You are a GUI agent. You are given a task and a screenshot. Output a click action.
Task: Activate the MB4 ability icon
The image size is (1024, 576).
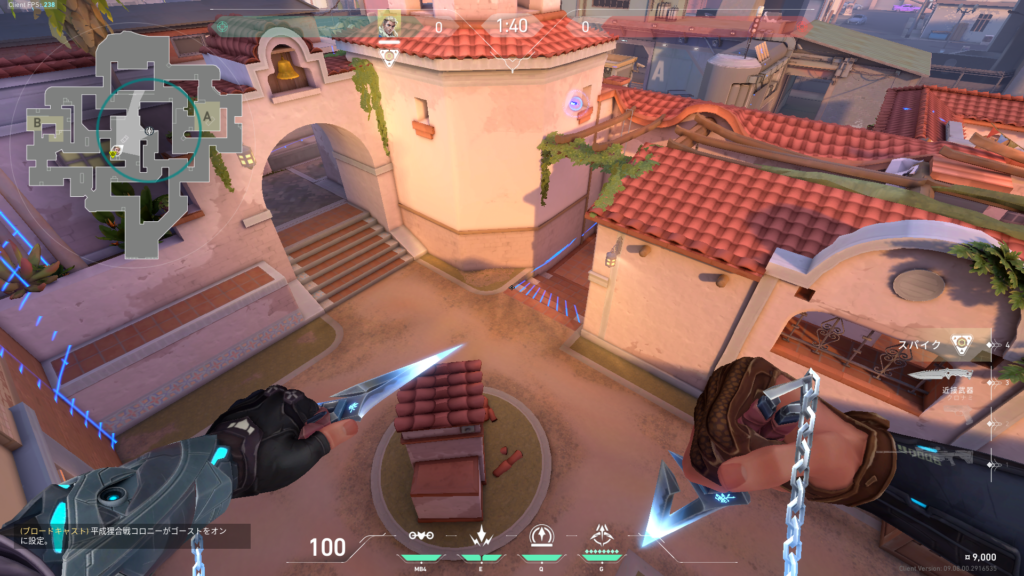point(421,536)
